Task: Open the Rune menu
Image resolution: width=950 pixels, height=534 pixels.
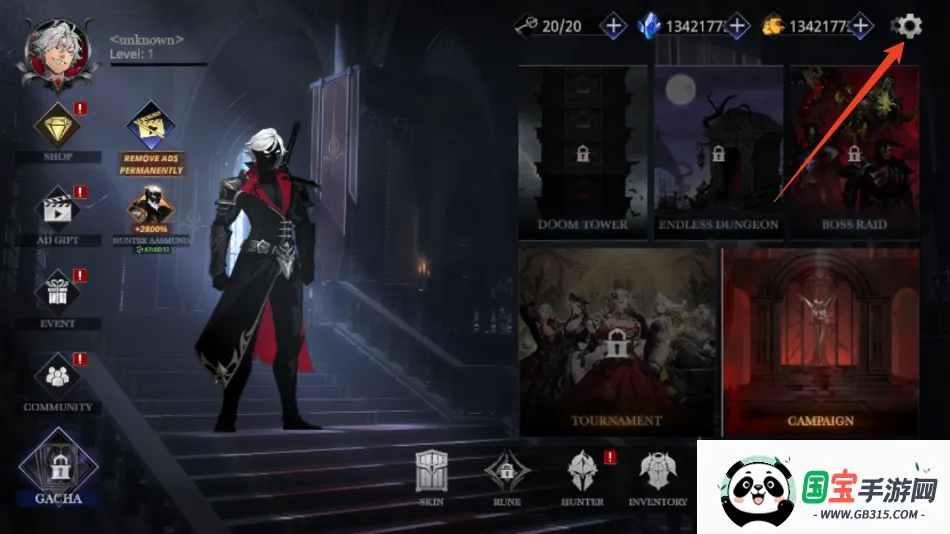Action: click(507, 478)
